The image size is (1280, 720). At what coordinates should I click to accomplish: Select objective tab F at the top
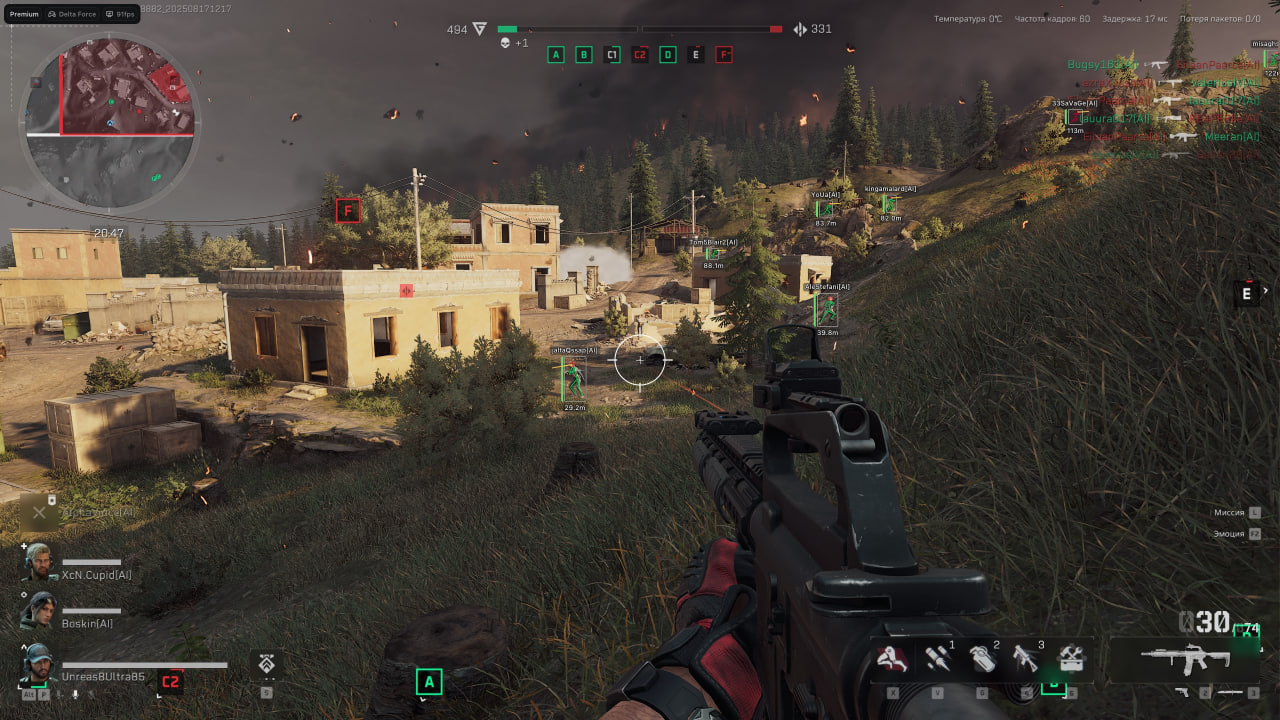pos(724,54)
